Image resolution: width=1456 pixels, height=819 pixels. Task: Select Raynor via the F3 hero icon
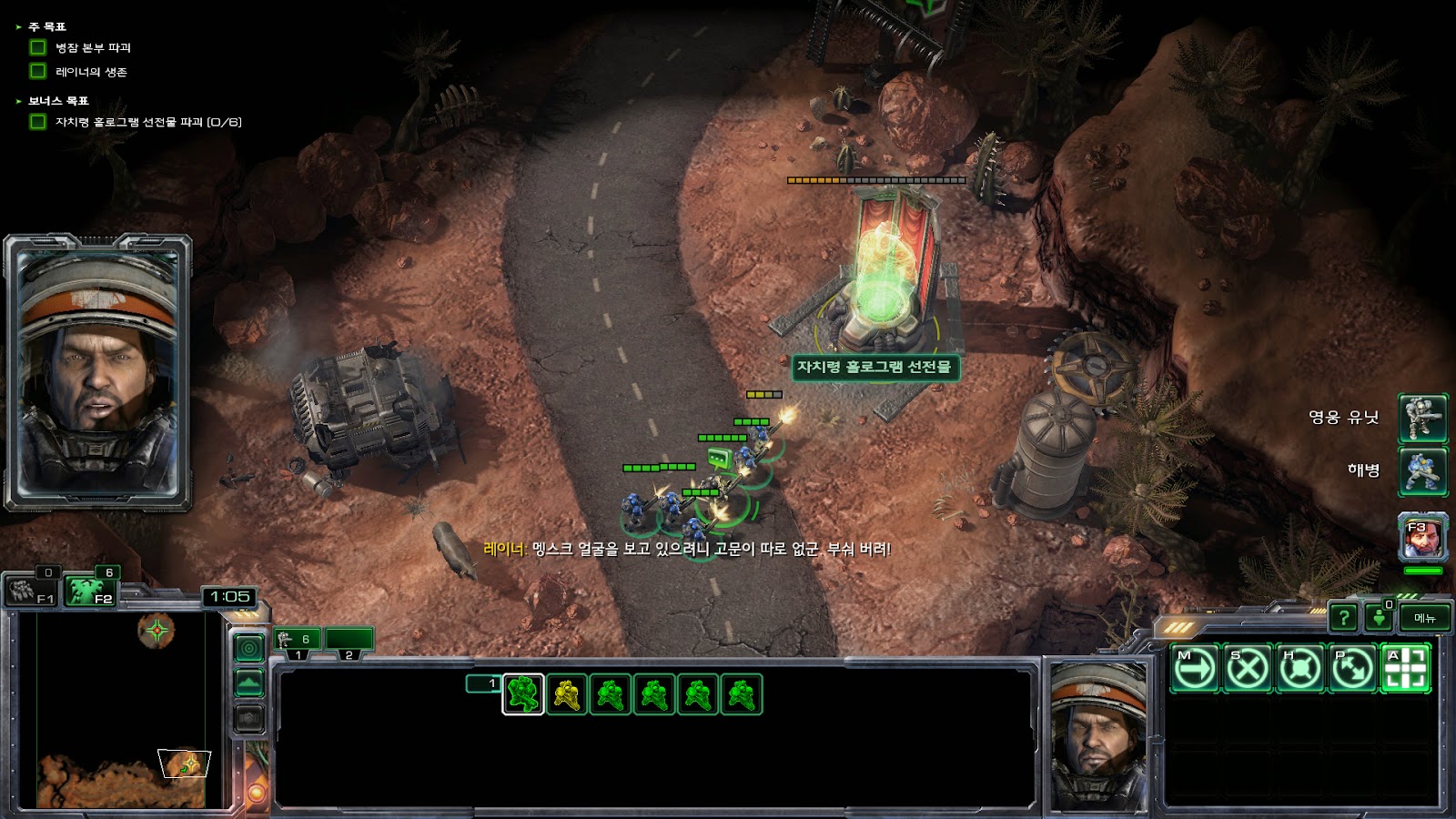click(1422, 537)
